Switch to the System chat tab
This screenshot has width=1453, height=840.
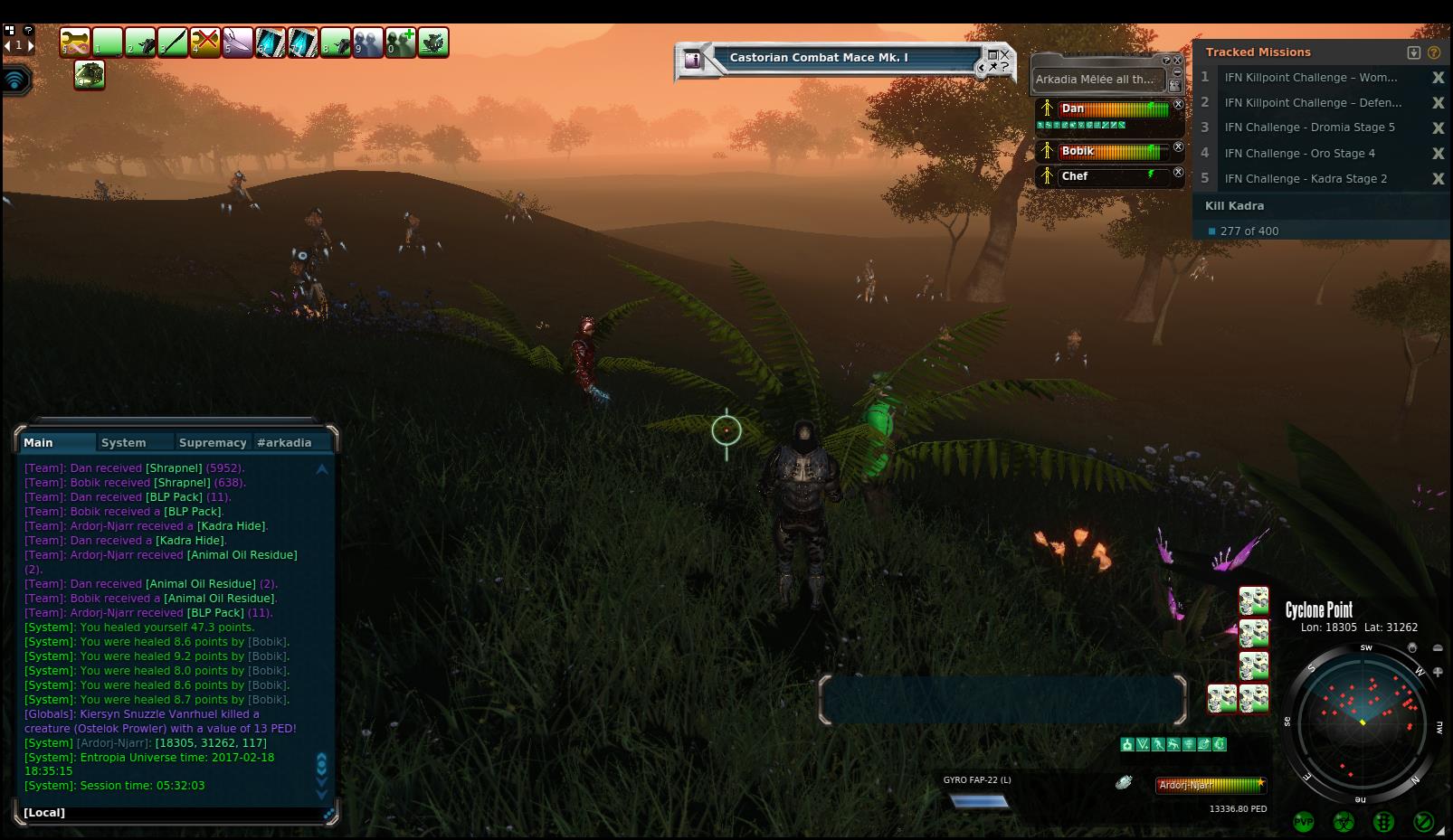(124, 442)
